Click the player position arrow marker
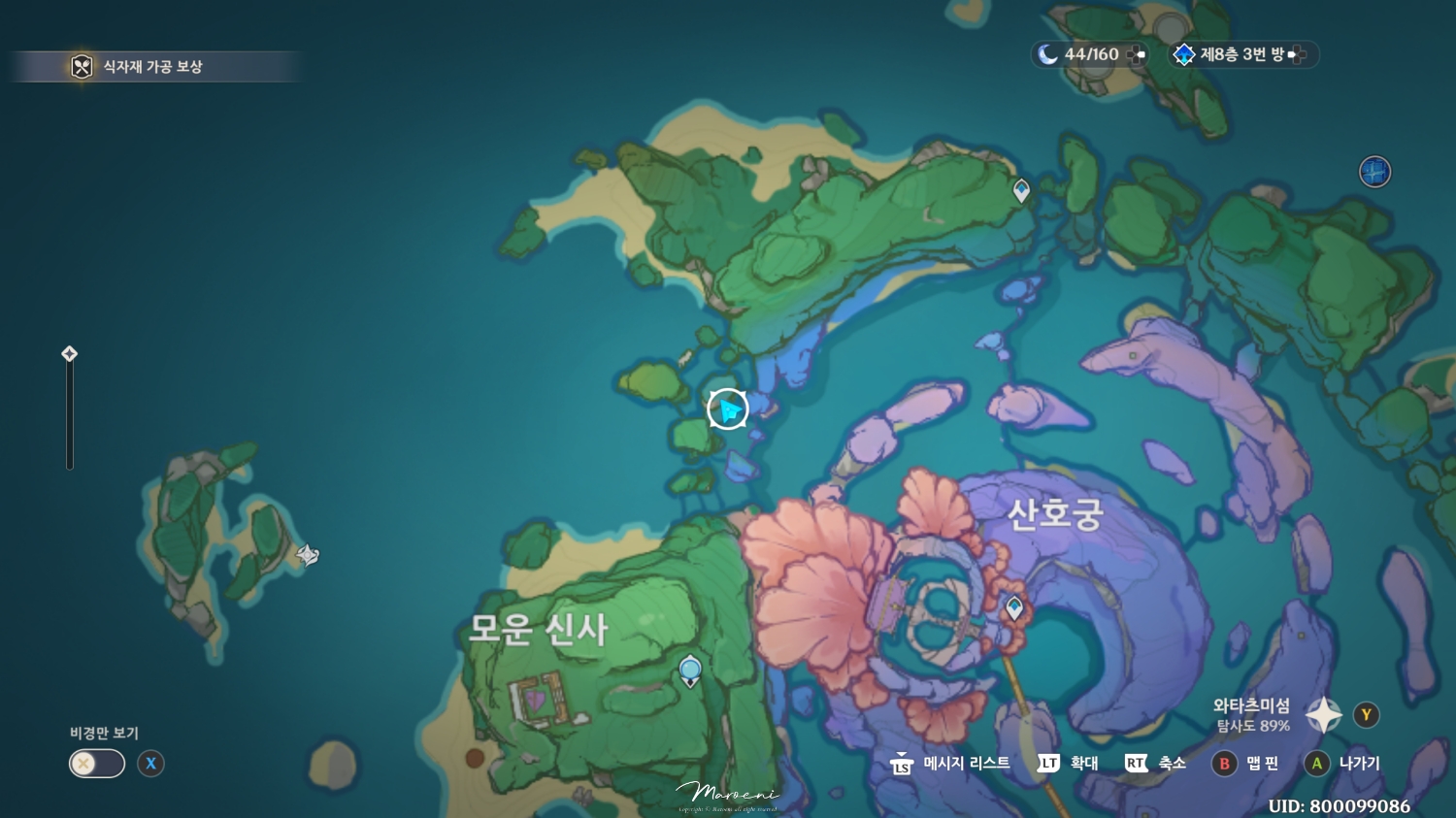 726,409
